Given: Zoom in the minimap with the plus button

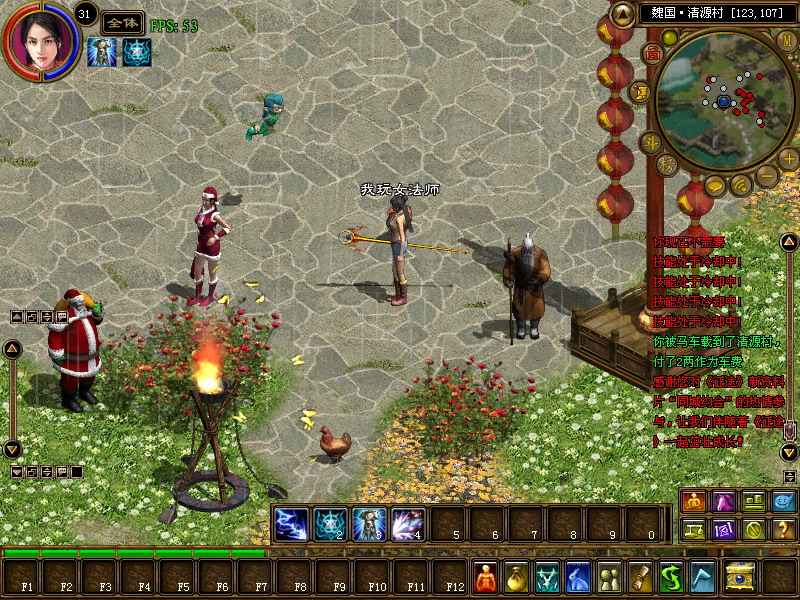Looking at the screenshot, I should pos(788,157).
